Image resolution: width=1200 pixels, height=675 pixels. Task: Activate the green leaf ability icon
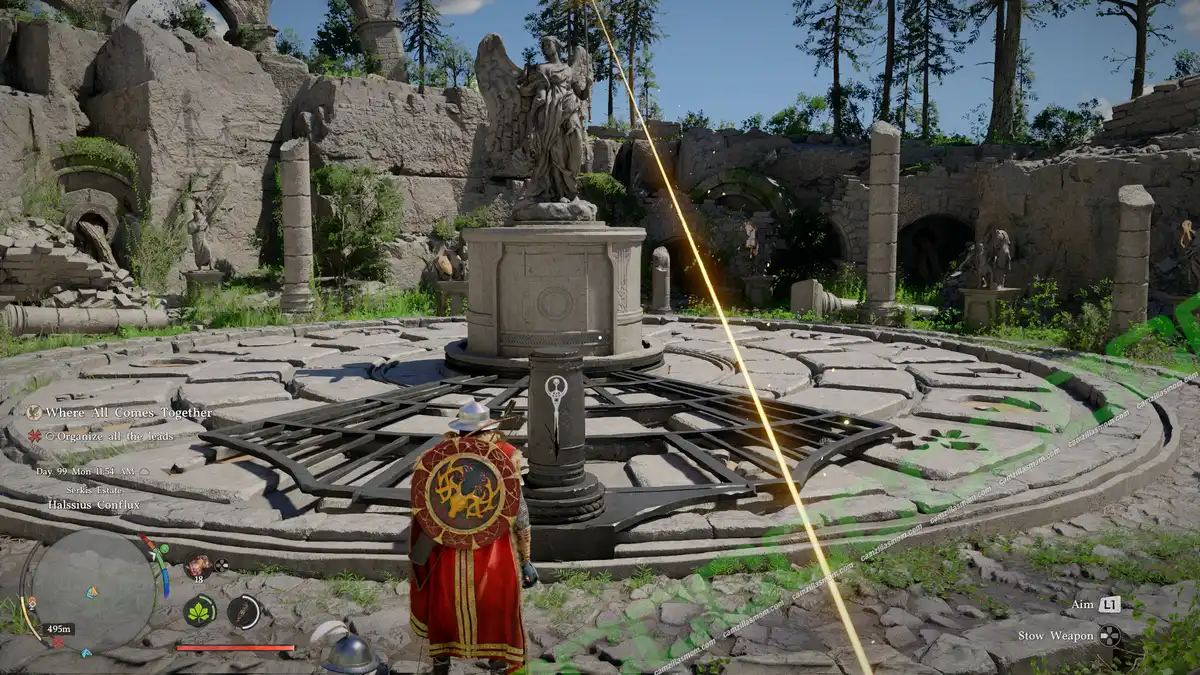(x=200, y=611)
